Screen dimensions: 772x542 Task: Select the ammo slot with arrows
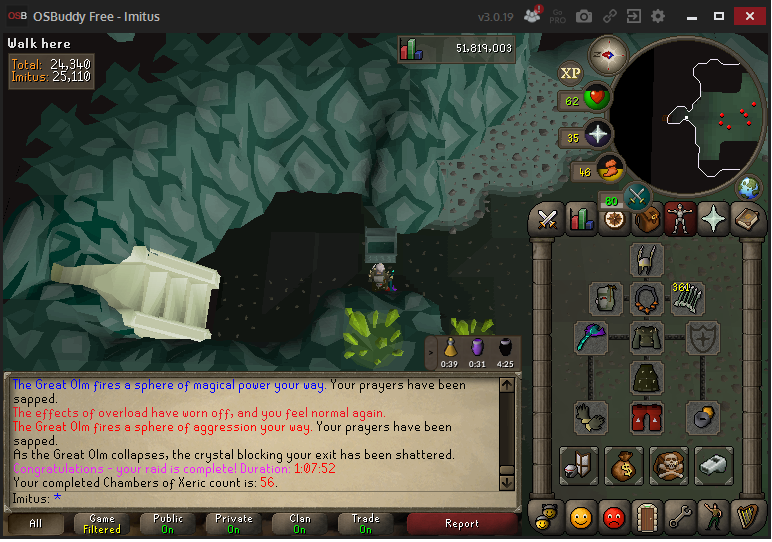(x=688, y=298)
